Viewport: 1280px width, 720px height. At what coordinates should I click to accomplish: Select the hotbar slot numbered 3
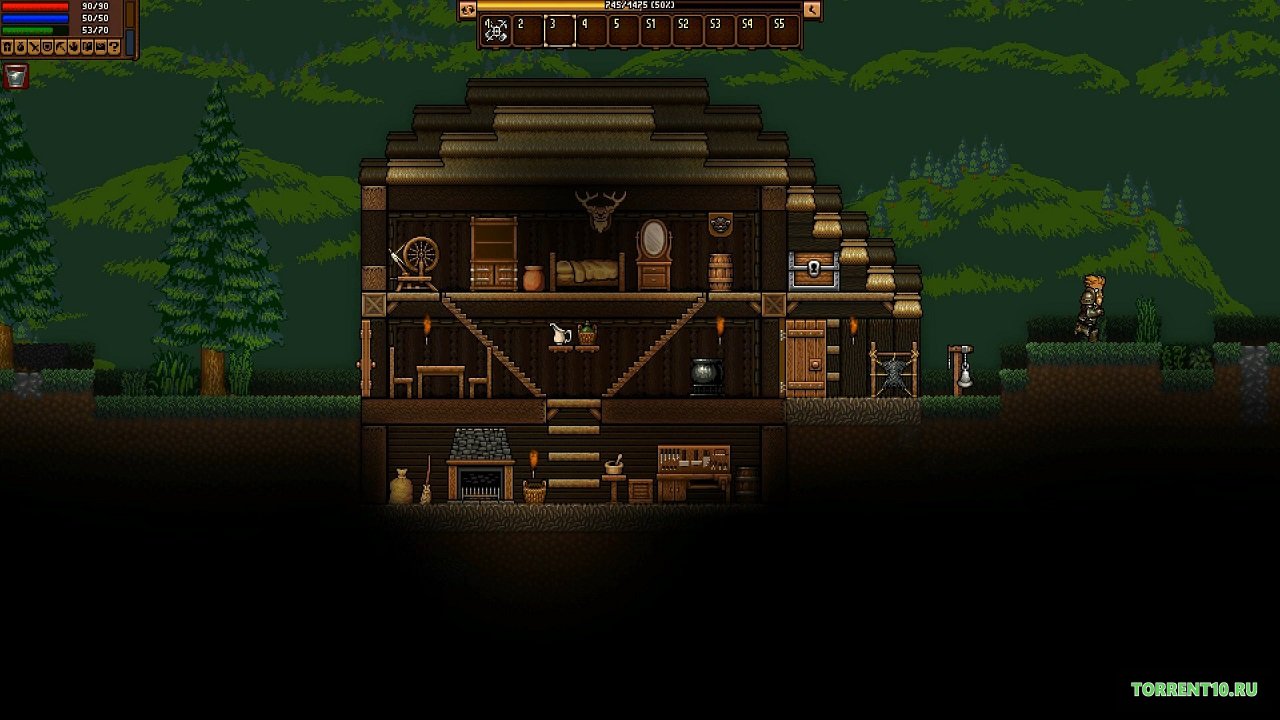point(559,30)
